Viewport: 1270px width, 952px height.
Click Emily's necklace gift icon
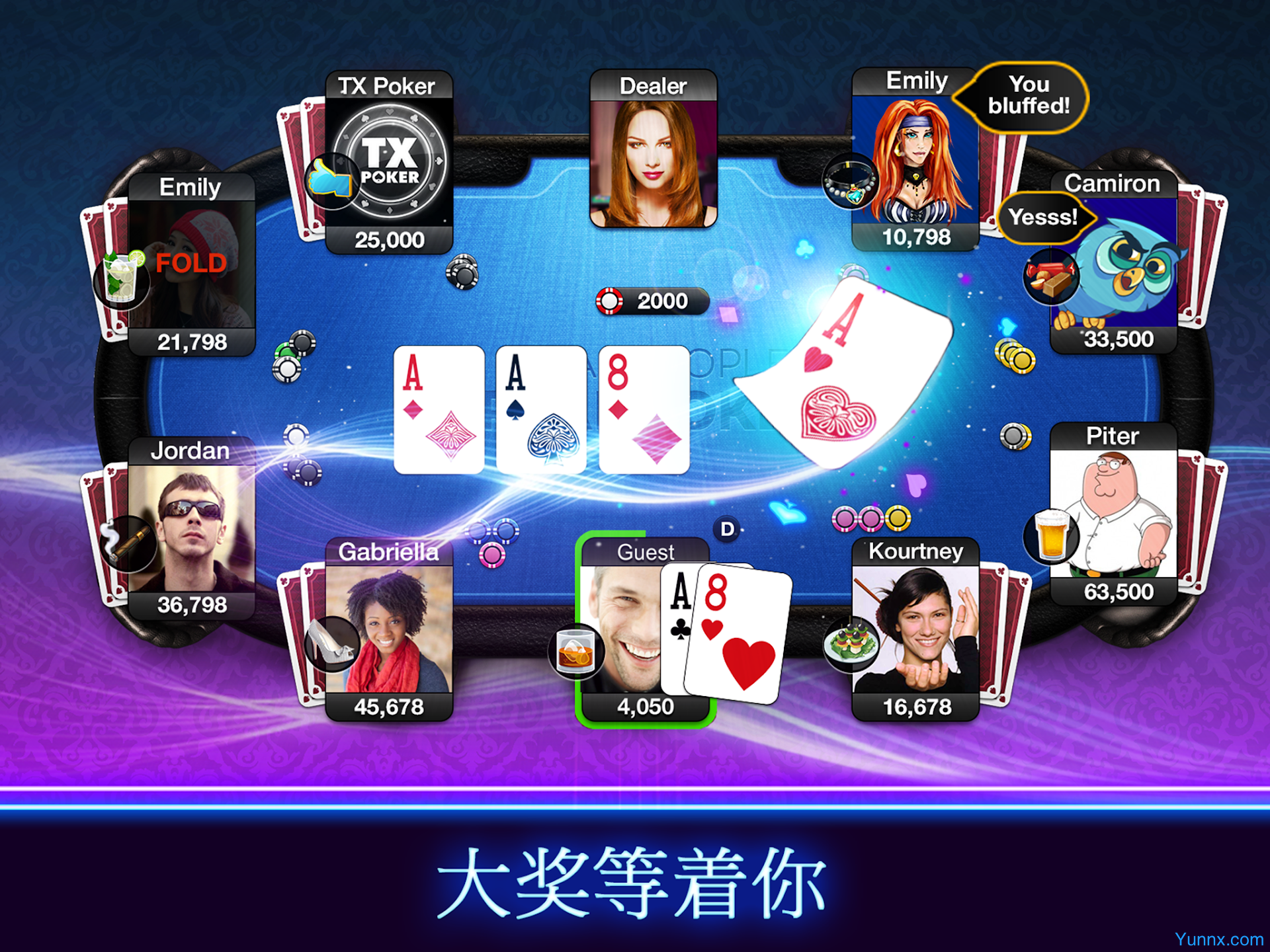click(850, 182)
